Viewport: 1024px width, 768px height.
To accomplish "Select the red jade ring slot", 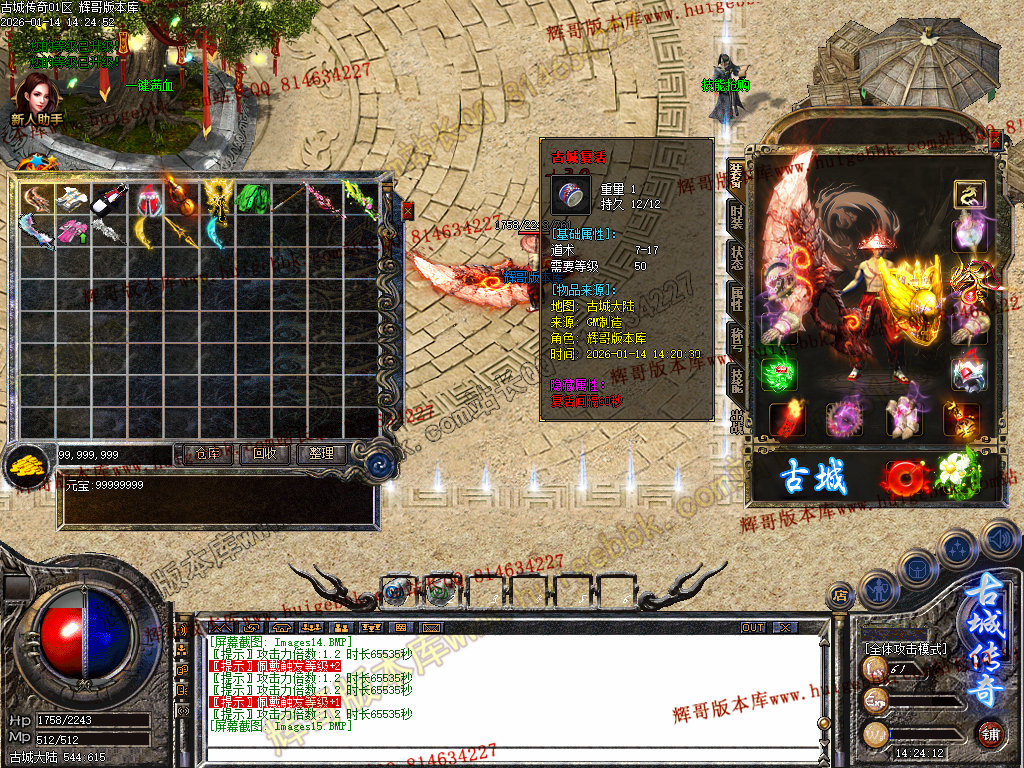I will tap(968, 372).
